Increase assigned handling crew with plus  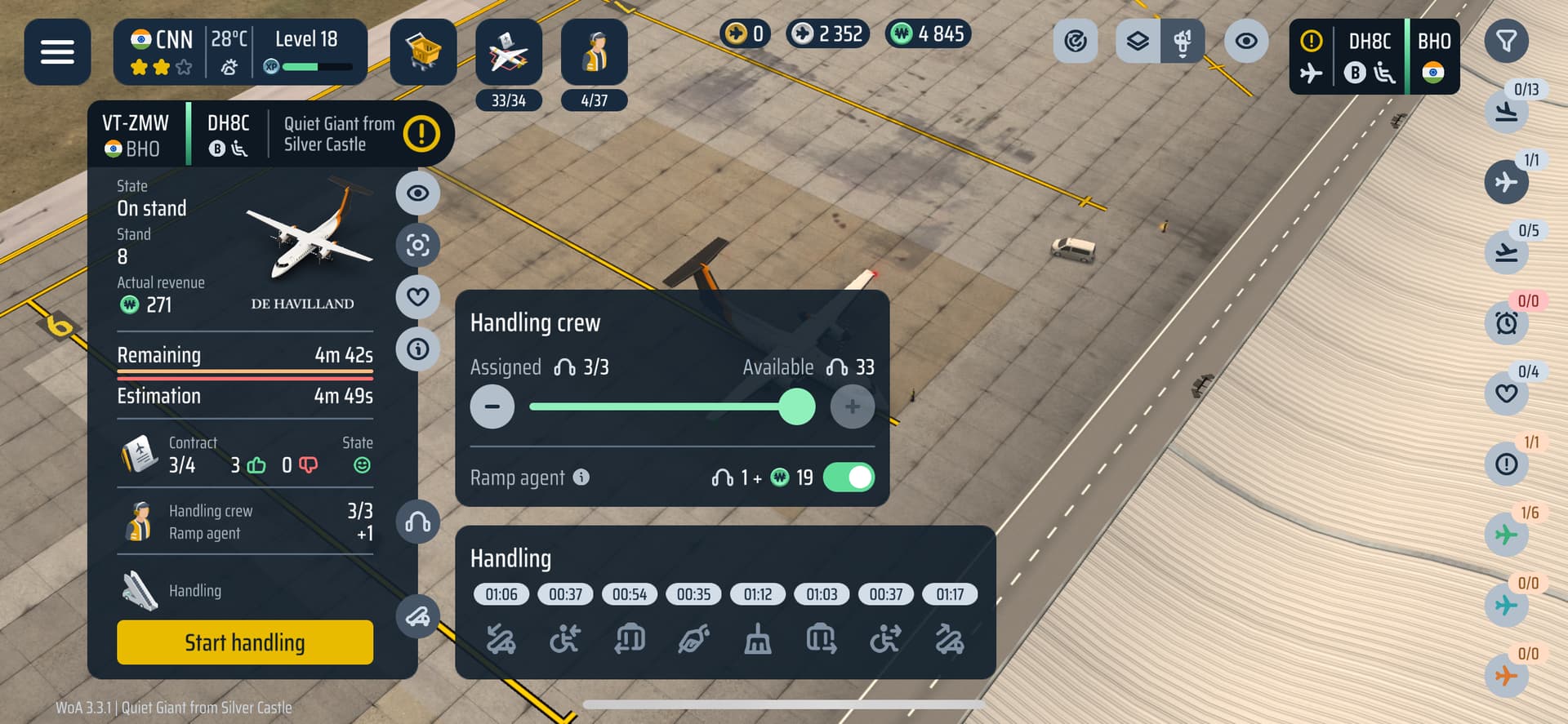point(852,406)
